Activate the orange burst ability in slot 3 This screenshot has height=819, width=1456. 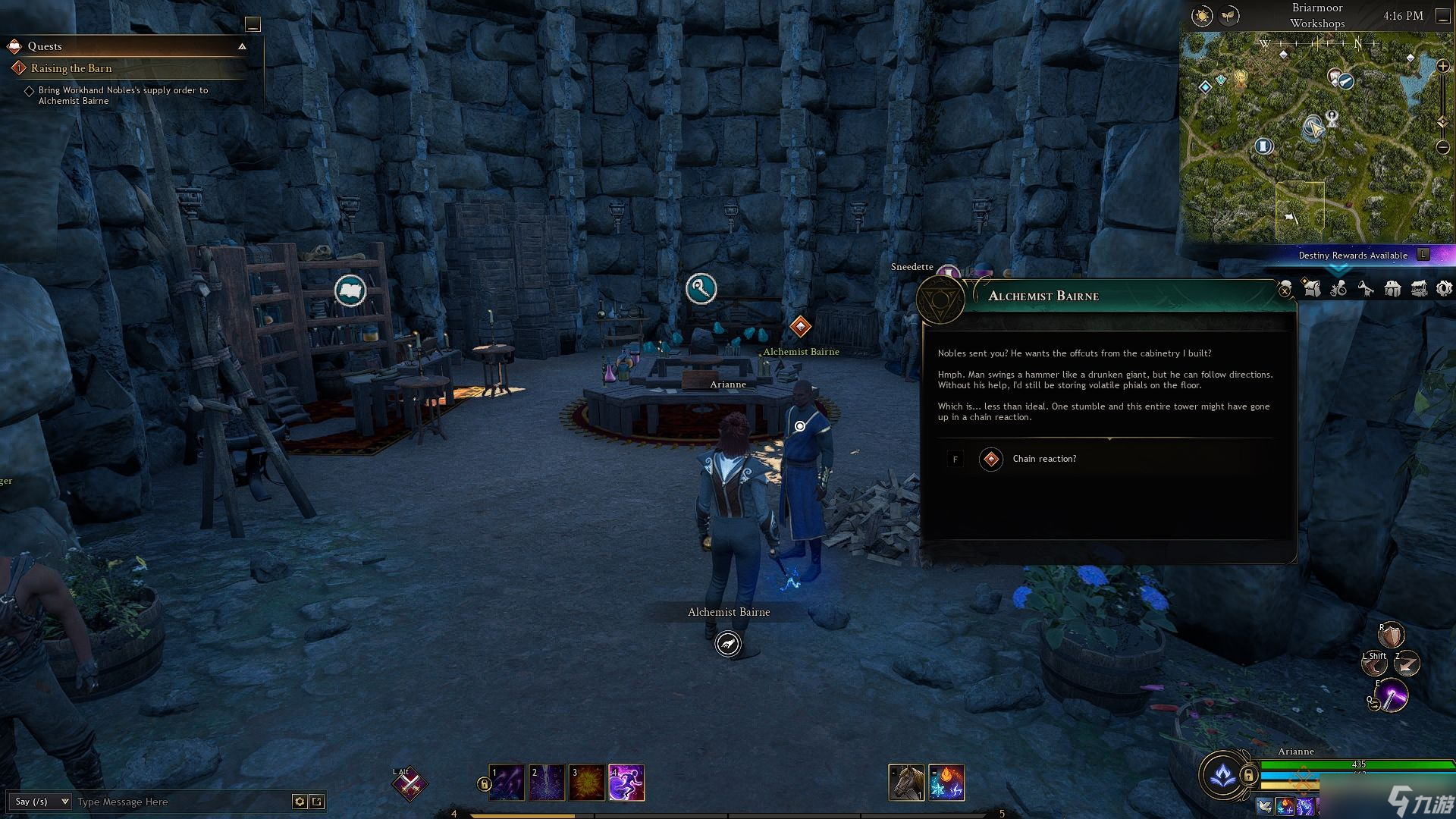(x=586, y=783)
